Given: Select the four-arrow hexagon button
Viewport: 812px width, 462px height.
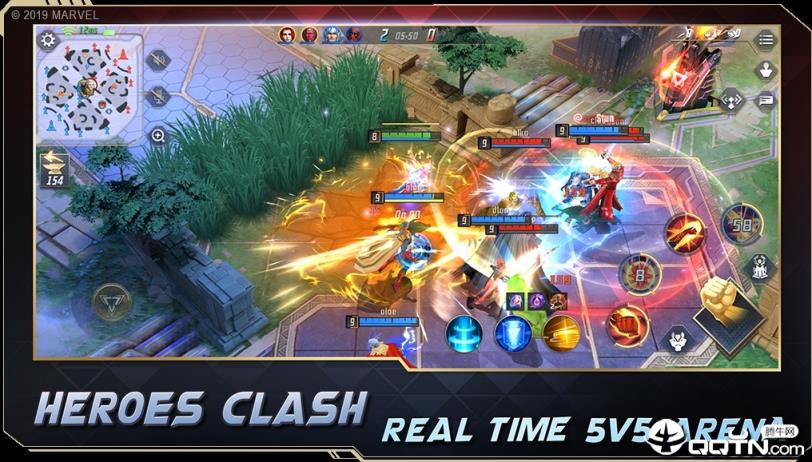Looking at the screenshot, I should [733, 99].
